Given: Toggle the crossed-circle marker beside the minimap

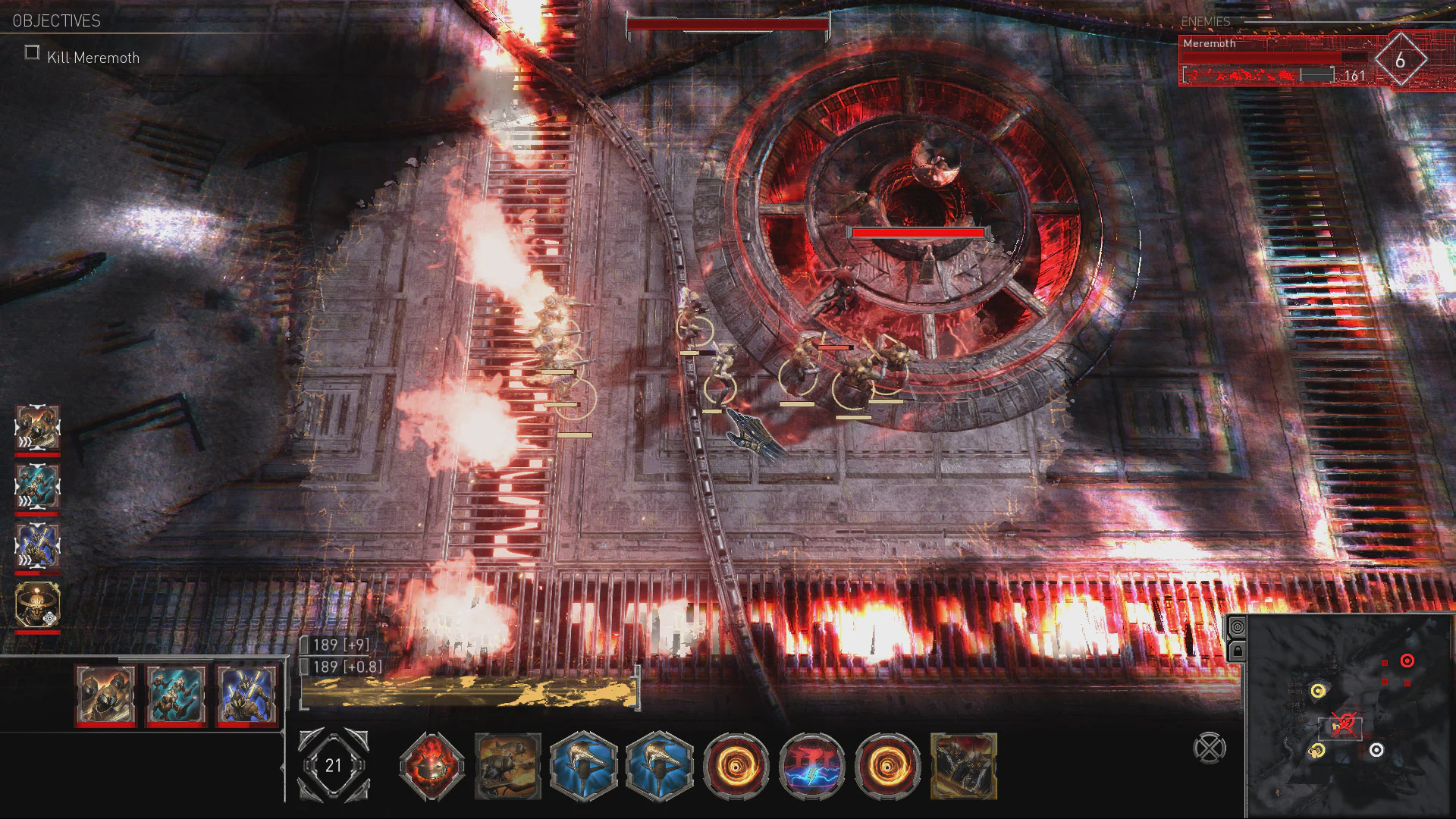Looking at the screenshot, I should coord(1209,747).
